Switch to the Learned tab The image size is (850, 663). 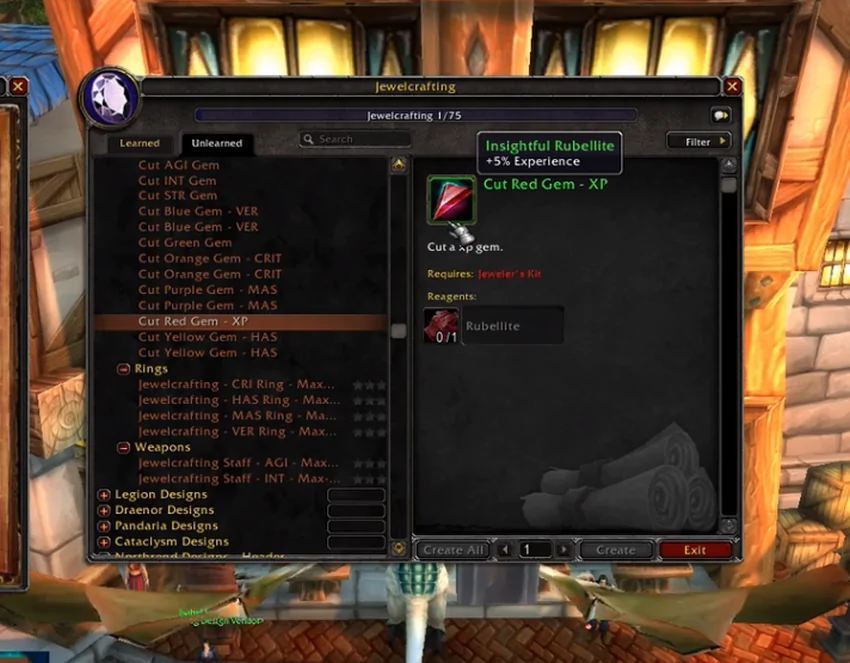click(x=140, y=143)
